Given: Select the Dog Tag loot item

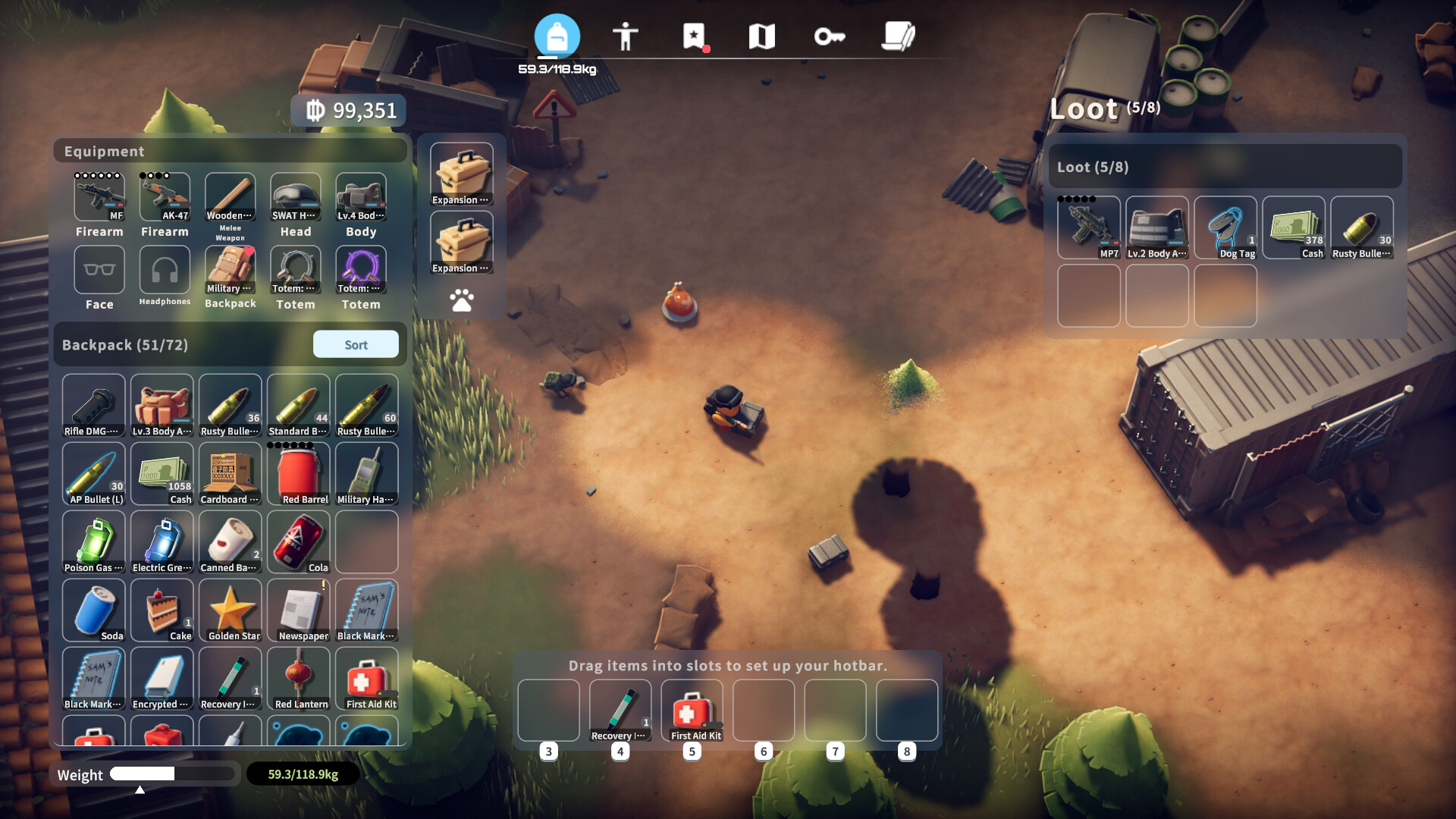Looking at the screenshot, I should [x=1225, y=227].
